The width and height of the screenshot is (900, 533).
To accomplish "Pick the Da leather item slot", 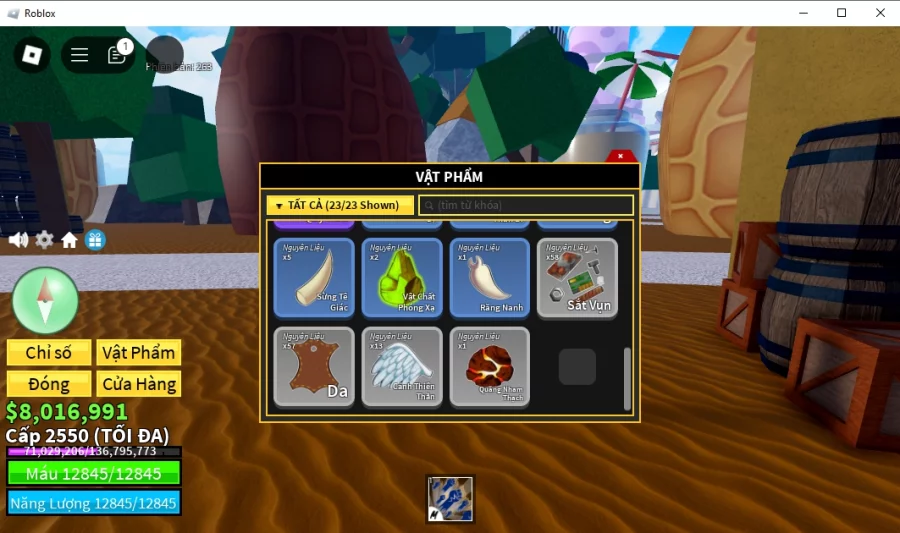I will pyautogui.click(x=314, y=366).
